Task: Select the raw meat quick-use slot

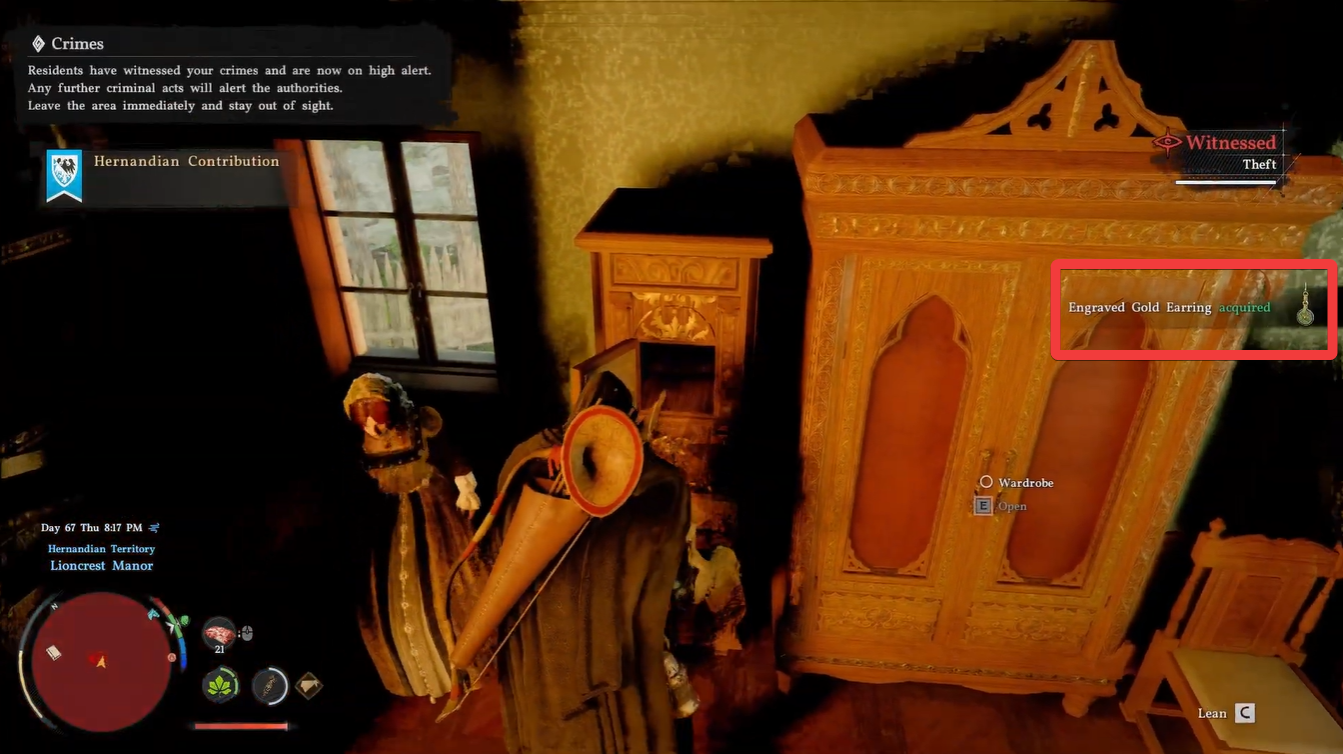Action: [x=219, y=633]
